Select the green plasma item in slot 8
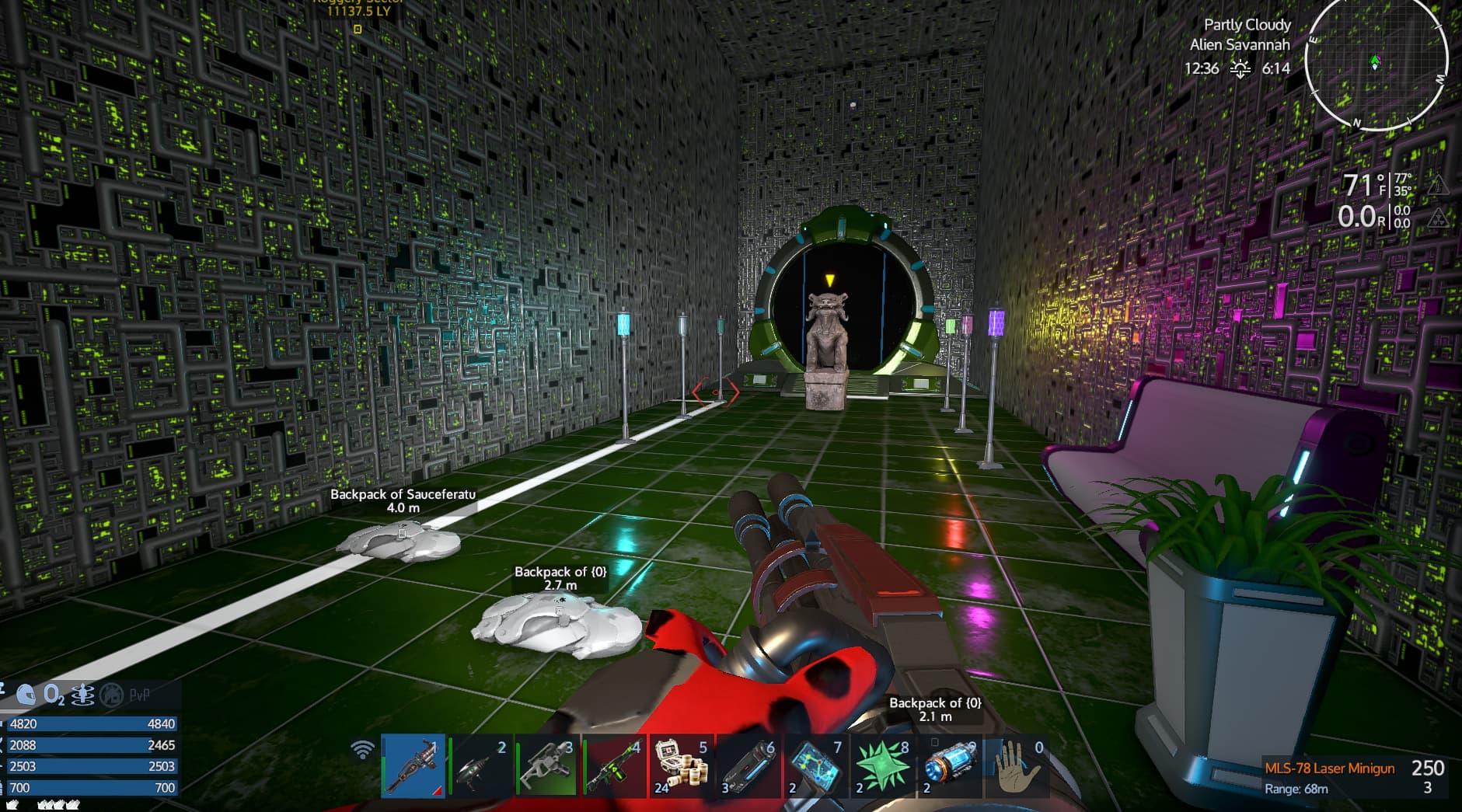 pos(882,765)
